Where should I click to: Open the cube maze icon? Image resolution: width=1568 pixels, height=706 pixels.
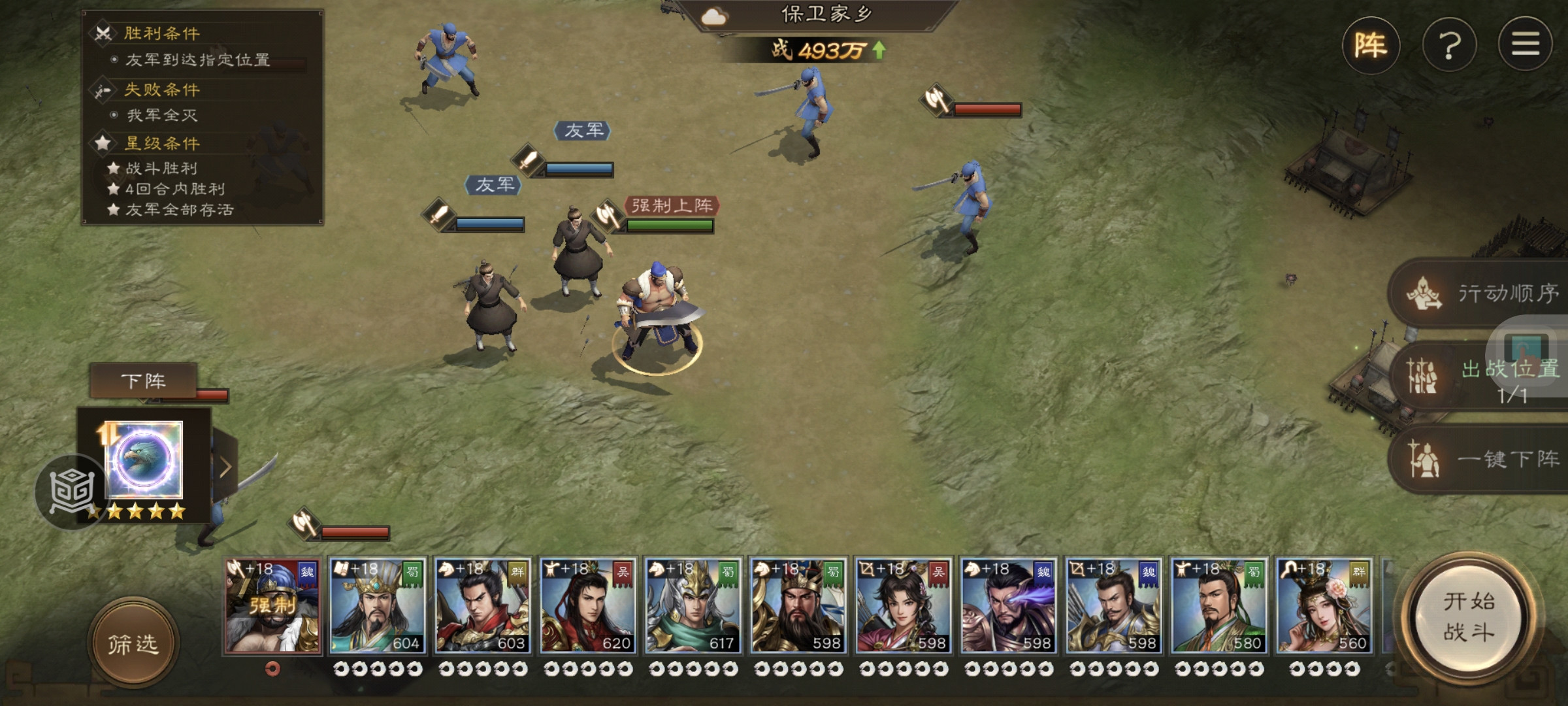(71, 492)
